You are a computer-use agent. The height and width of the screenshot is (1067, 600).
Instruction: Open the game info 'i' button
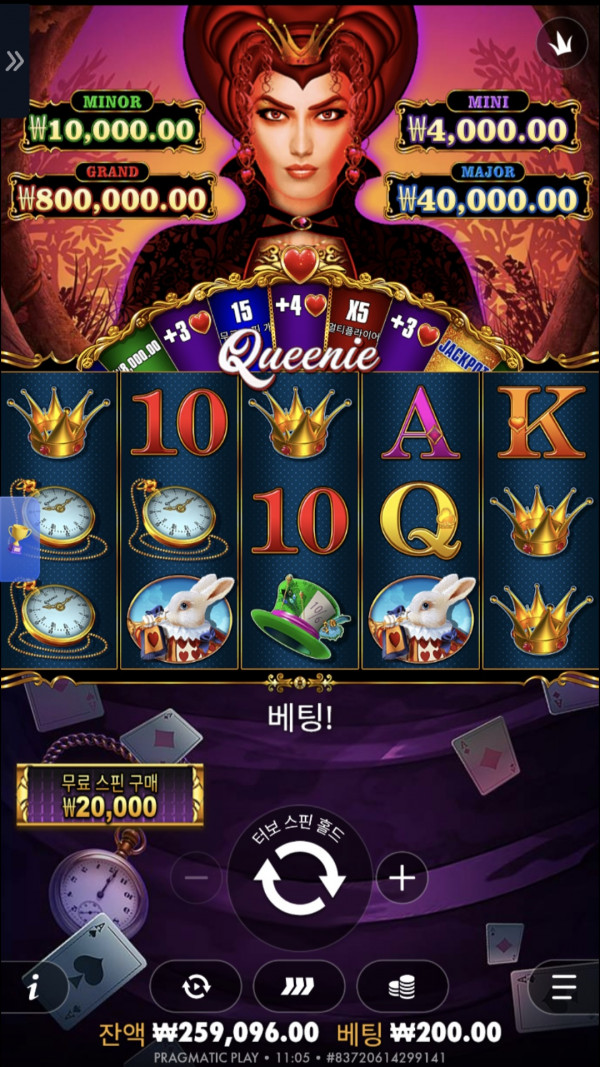[34, 988]
